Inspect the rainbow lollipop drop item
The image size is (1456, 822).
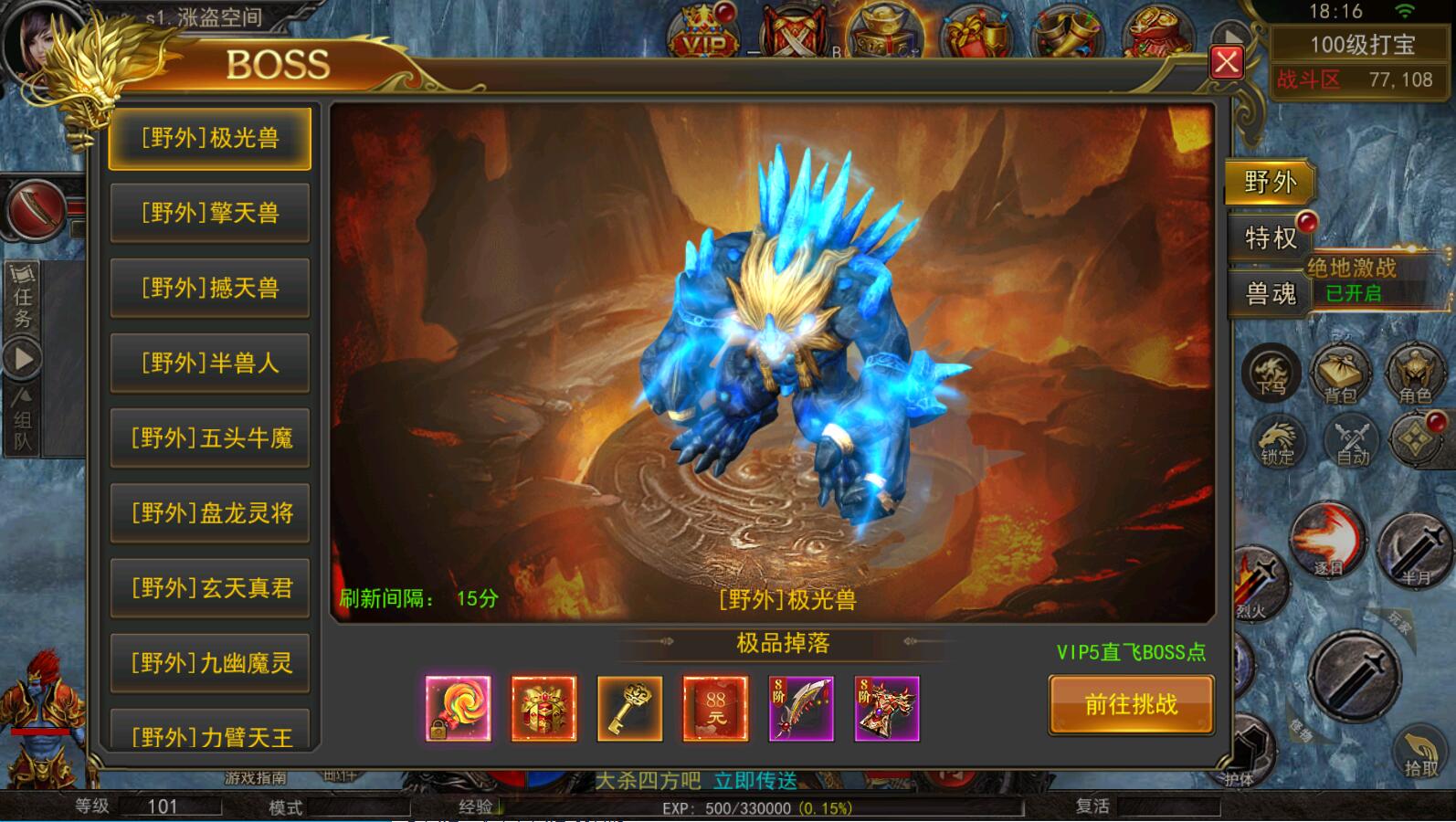458,708
